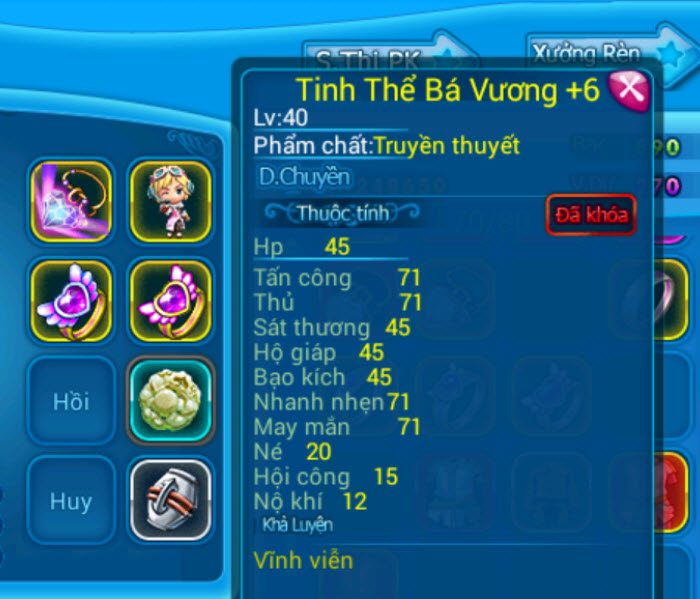700x599 pixels.
Task: Select the purple crystal necklace slot
Action: pos(71,201)
